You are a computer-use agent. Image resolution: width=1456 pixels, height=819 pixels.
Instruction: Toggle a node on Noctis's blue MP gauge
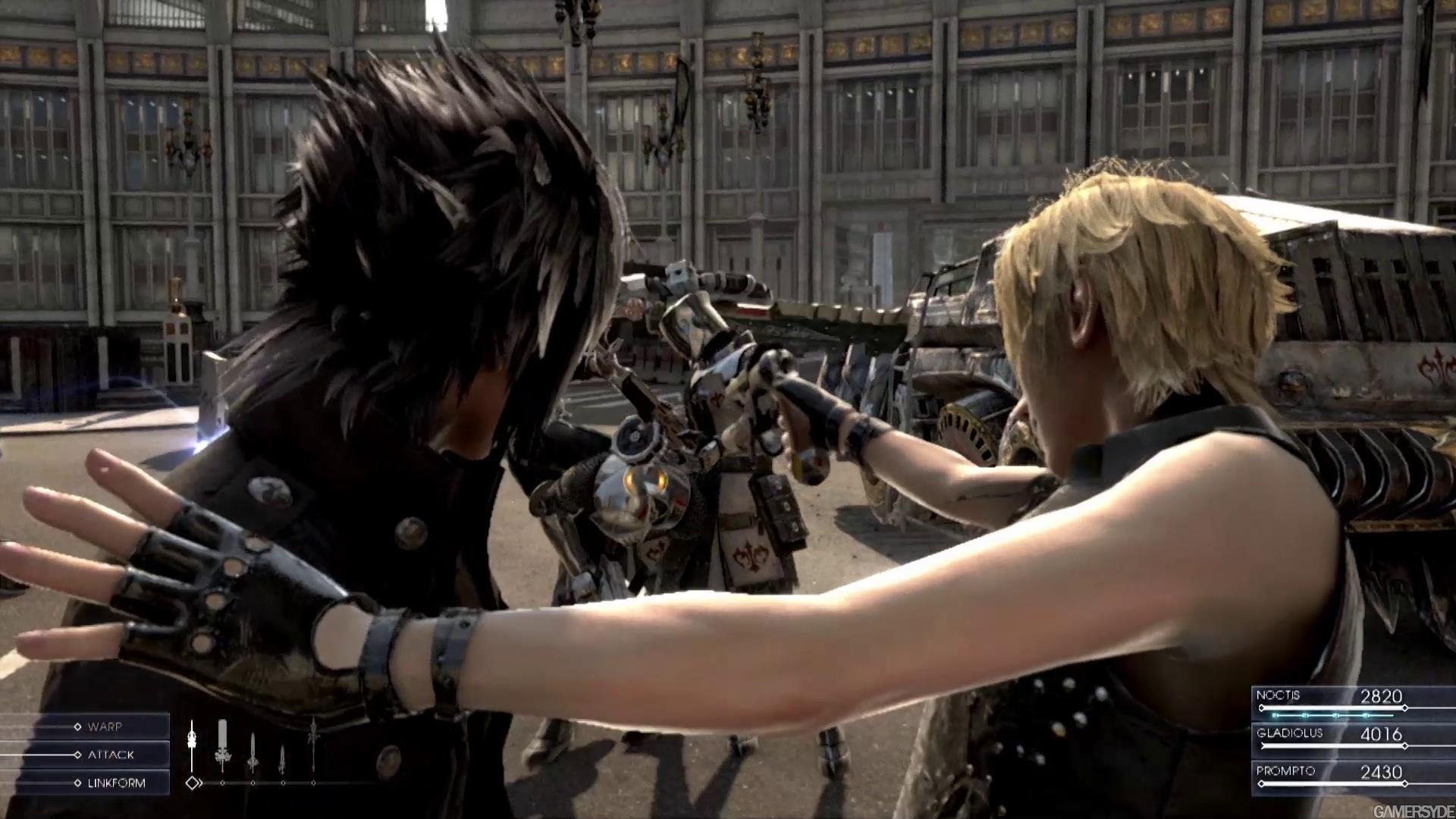(x=1304, y=716)
